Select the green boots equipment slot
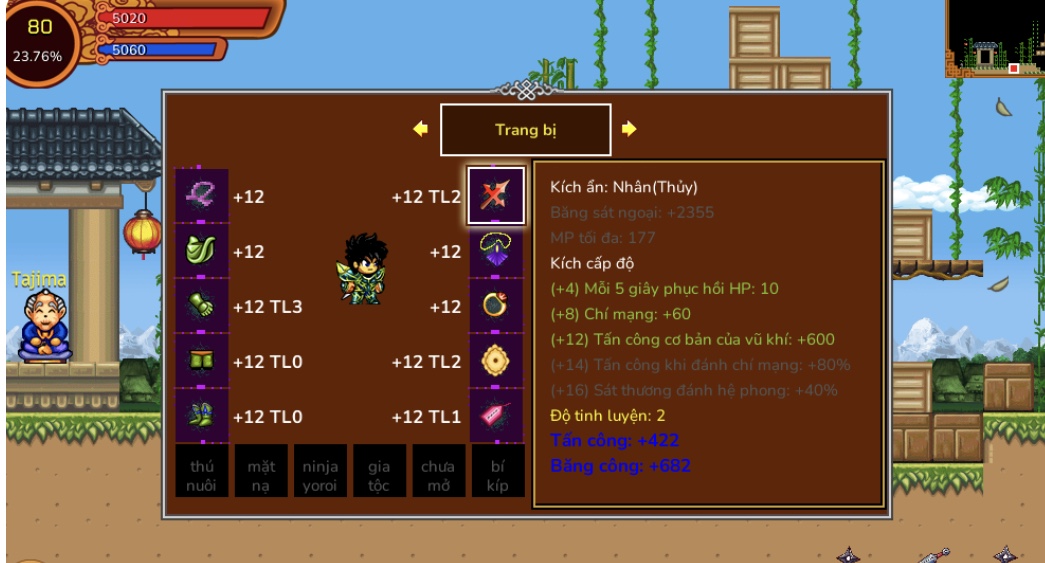The width and height of the screenshot is (1045, 563). (x=202, y=415)
